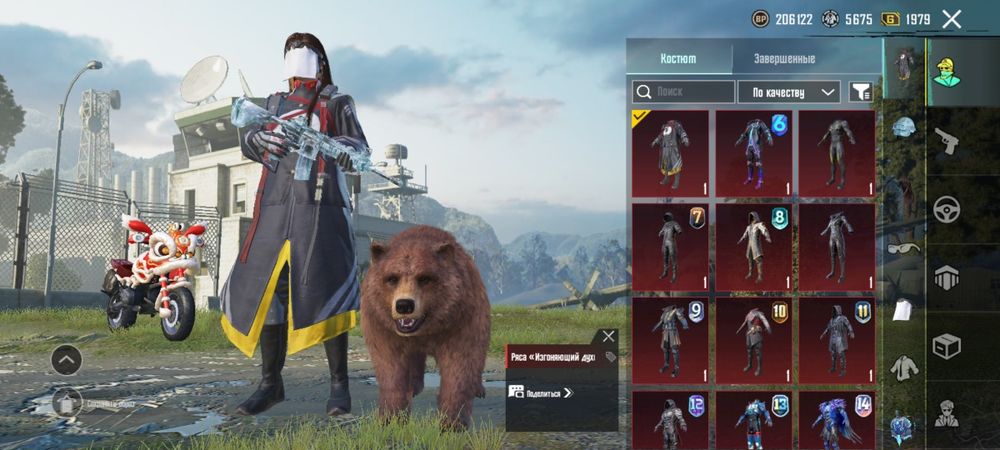Close the inventory screen with the X

pos(951,19)
